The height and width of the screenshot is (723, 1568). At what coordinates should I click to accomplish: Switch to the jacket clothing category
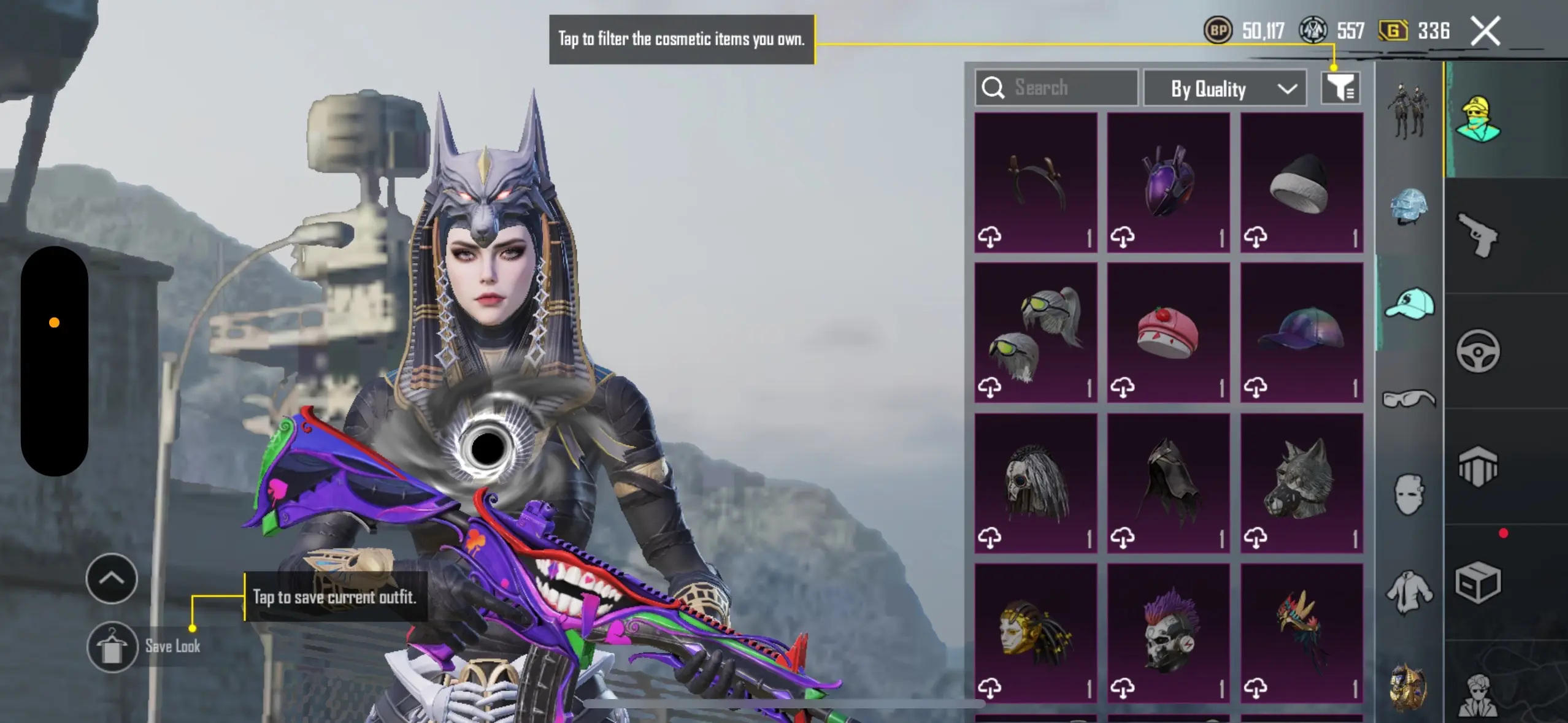pos(1409,591)
